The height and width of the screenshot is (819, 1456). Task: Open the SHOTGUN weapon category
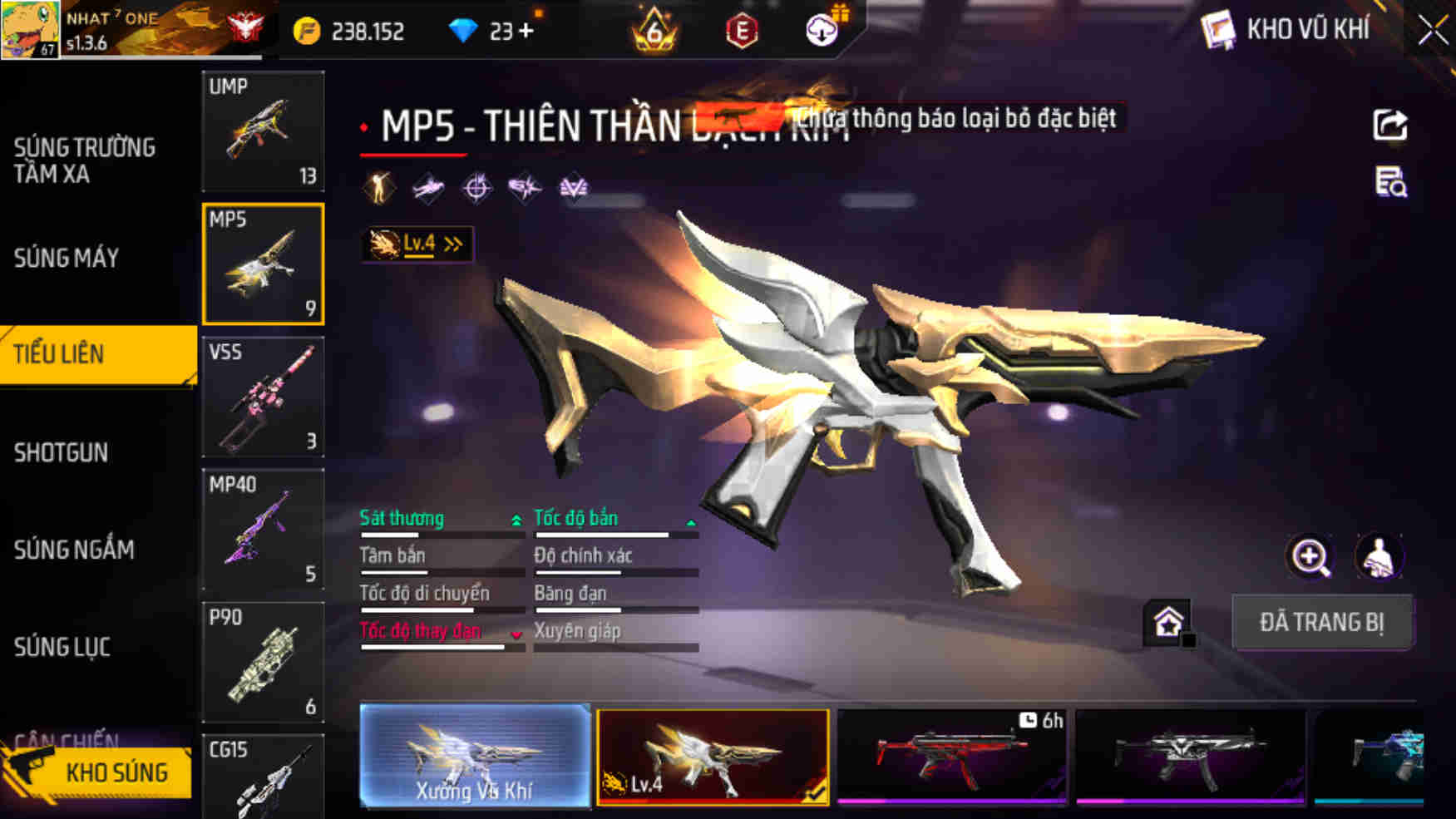coord(62,453)
